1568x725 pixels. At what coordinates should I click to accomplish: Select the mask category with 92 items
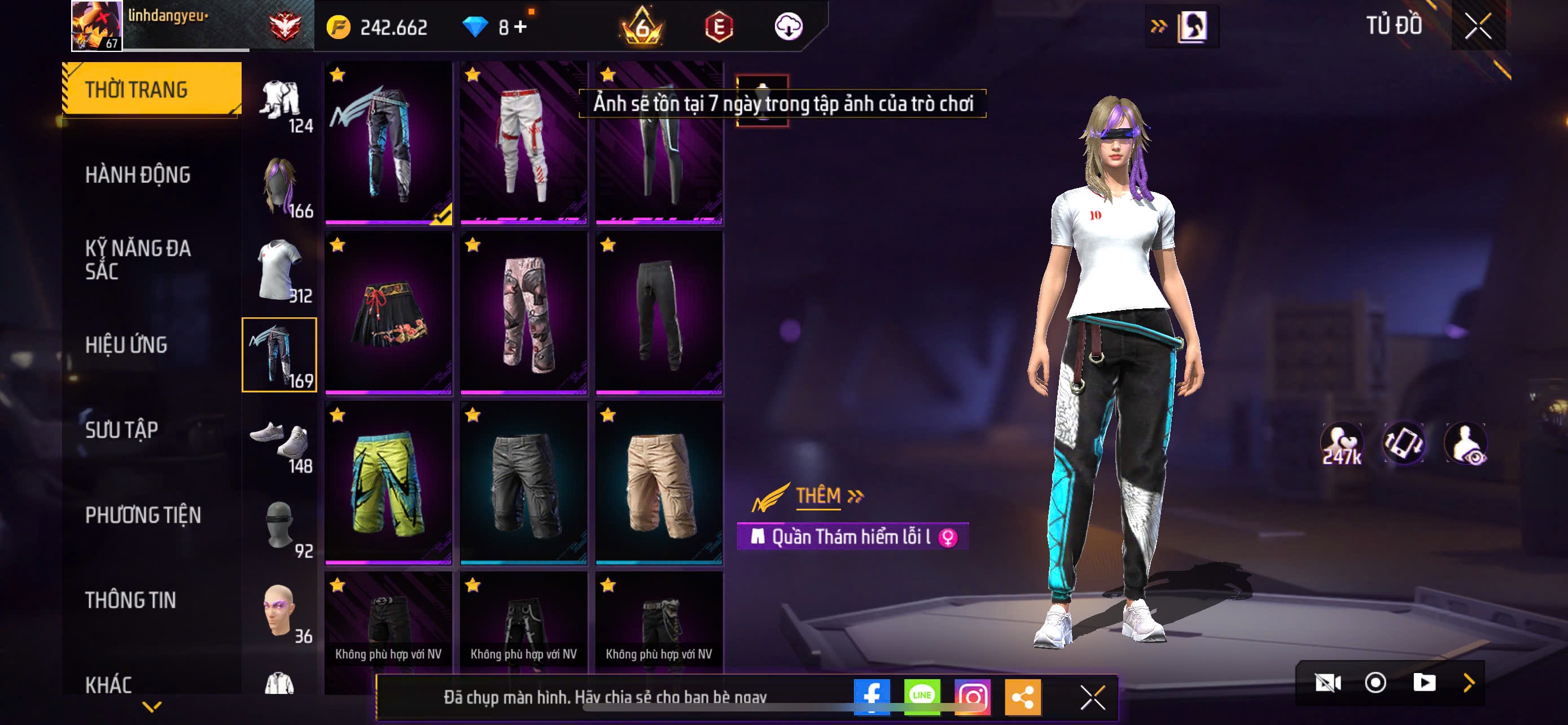tap(280, 526)
